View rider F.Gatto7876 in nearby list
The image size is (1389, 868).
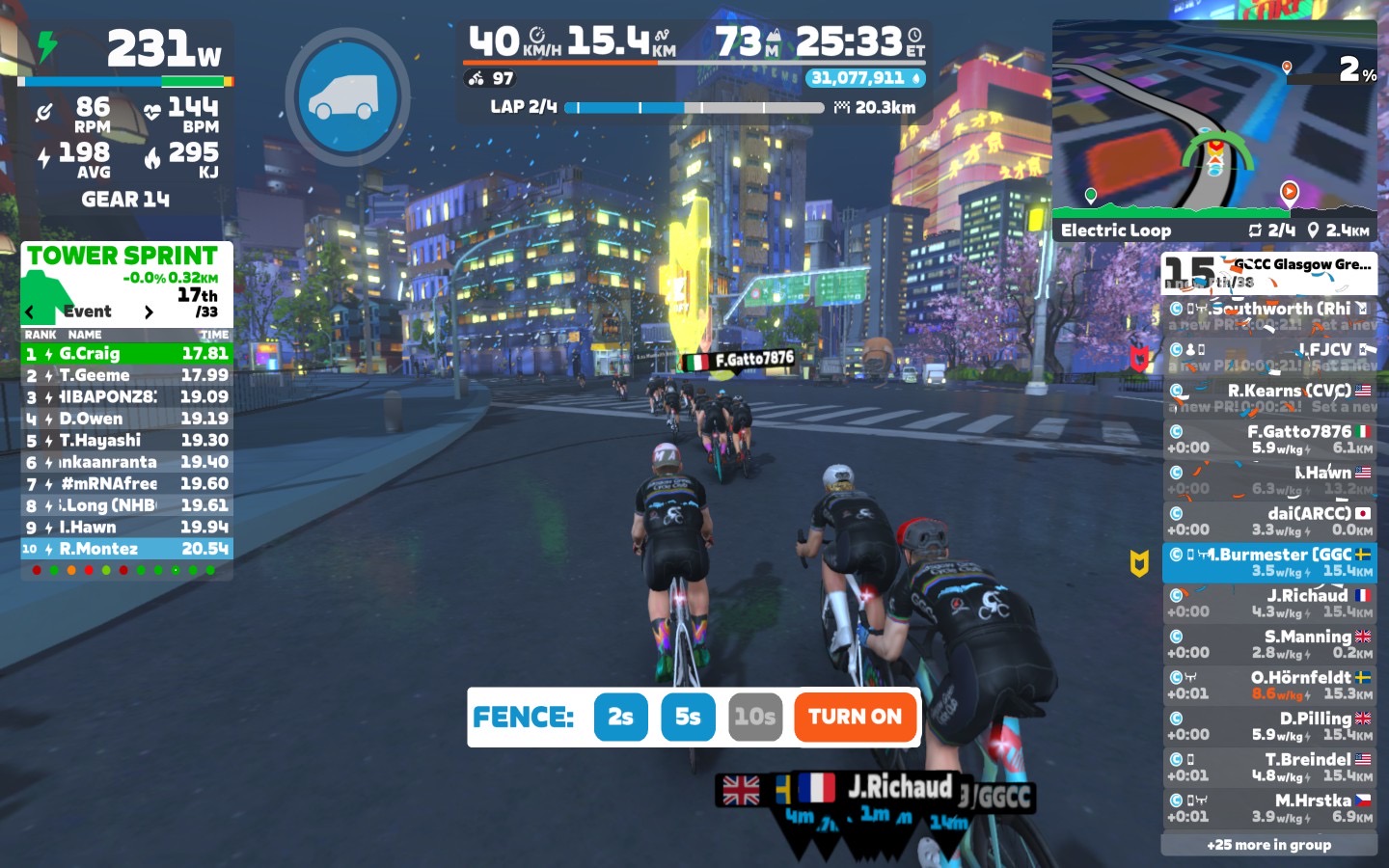click(1268, 439)
